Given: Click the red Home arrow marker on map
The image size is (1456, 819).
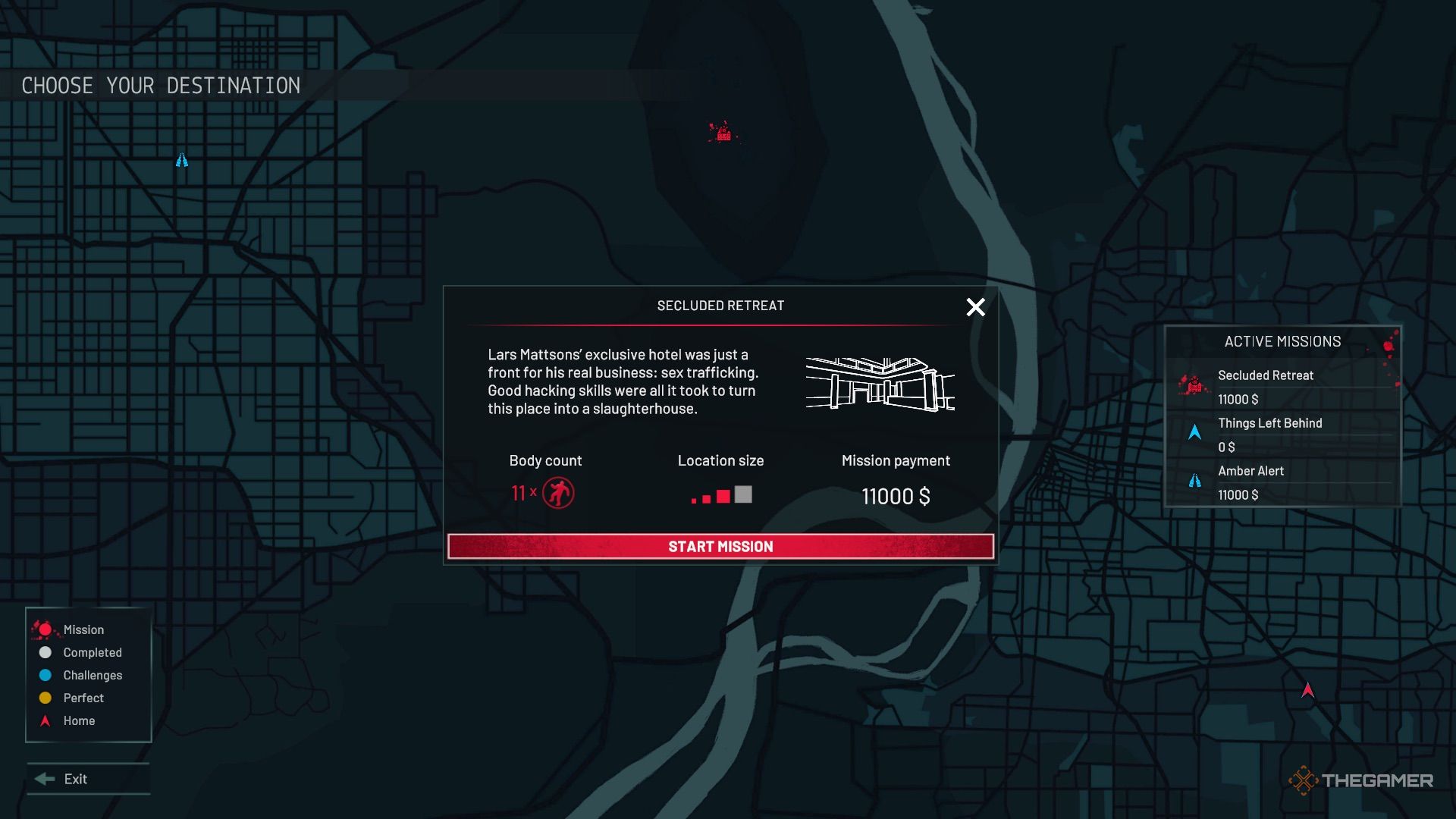Looking at the screenshot, I should coord(1307,690).
